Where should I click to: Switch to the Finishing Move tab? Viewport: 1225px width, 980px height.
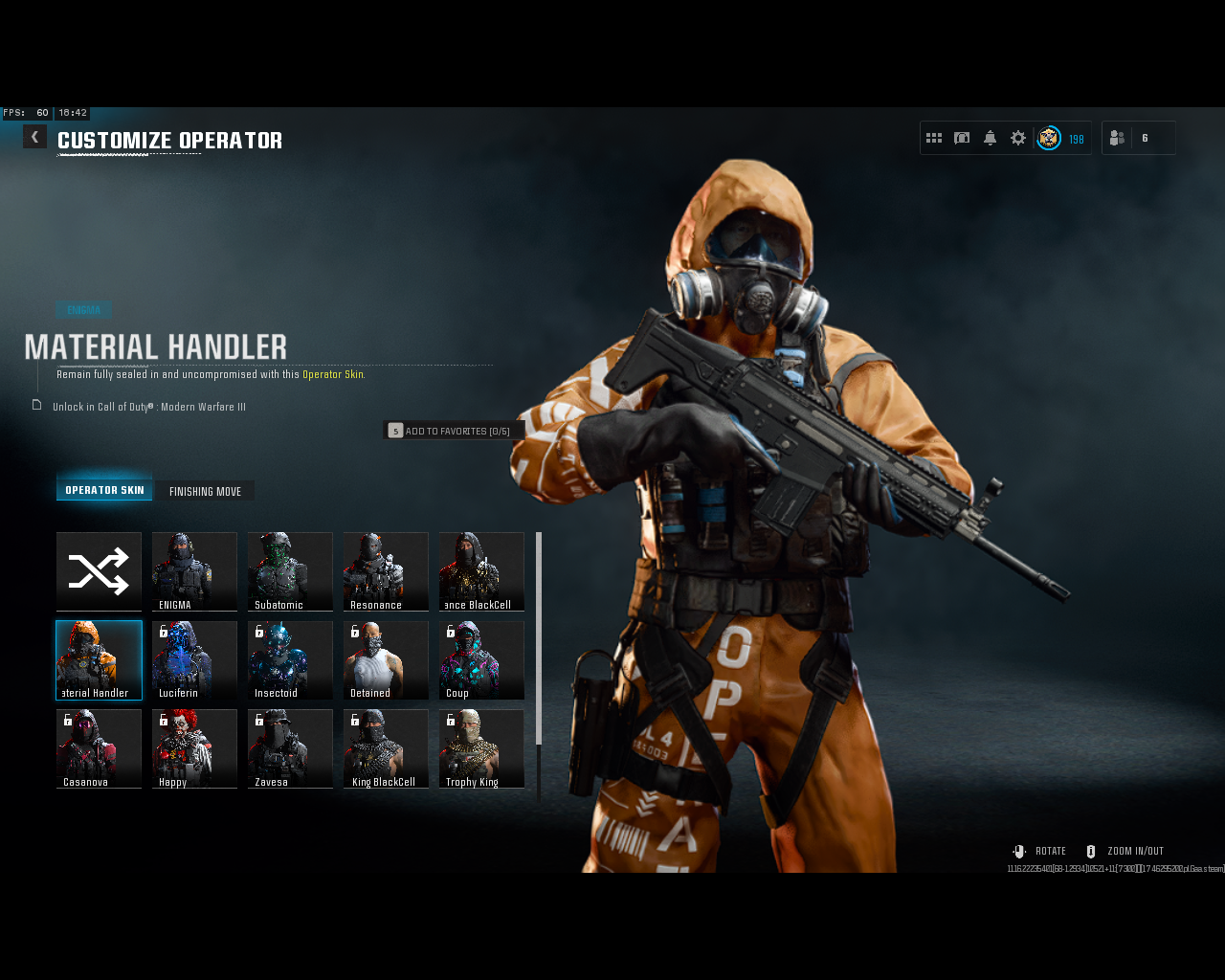click(x=205, y=490)
